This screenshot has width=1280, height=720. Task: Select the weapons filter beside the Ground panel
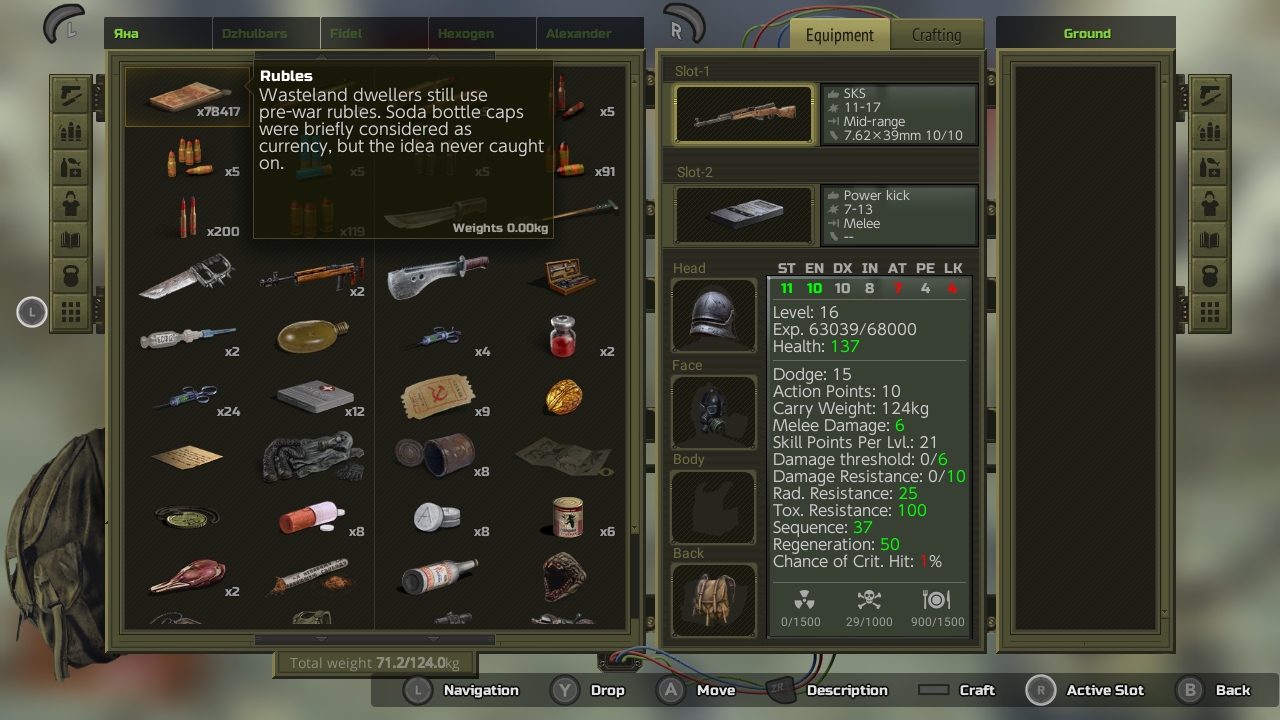pyautogui.click(x=1209, y=97)
